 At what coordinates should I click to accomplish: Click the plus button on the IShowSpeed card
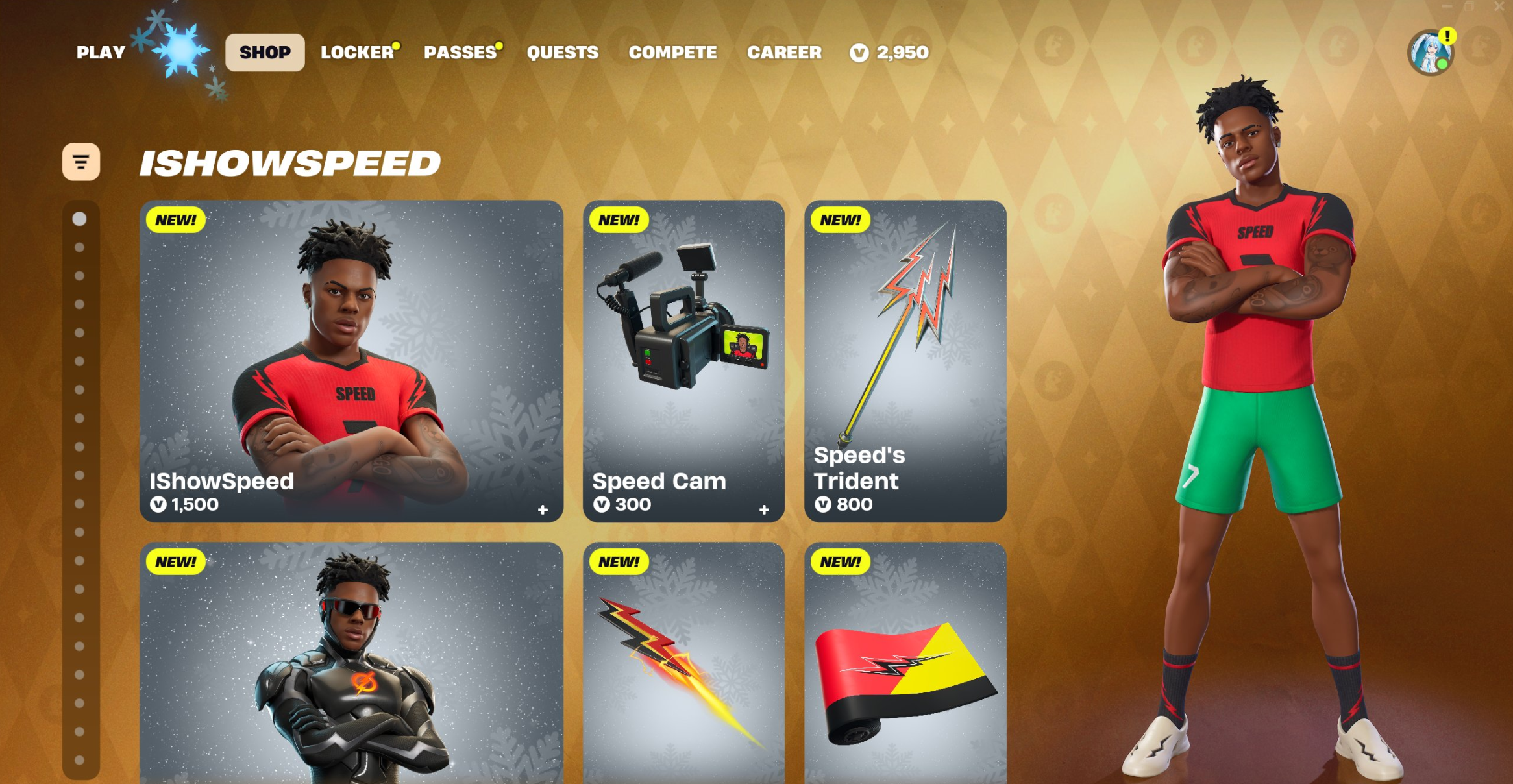(543, 511)
